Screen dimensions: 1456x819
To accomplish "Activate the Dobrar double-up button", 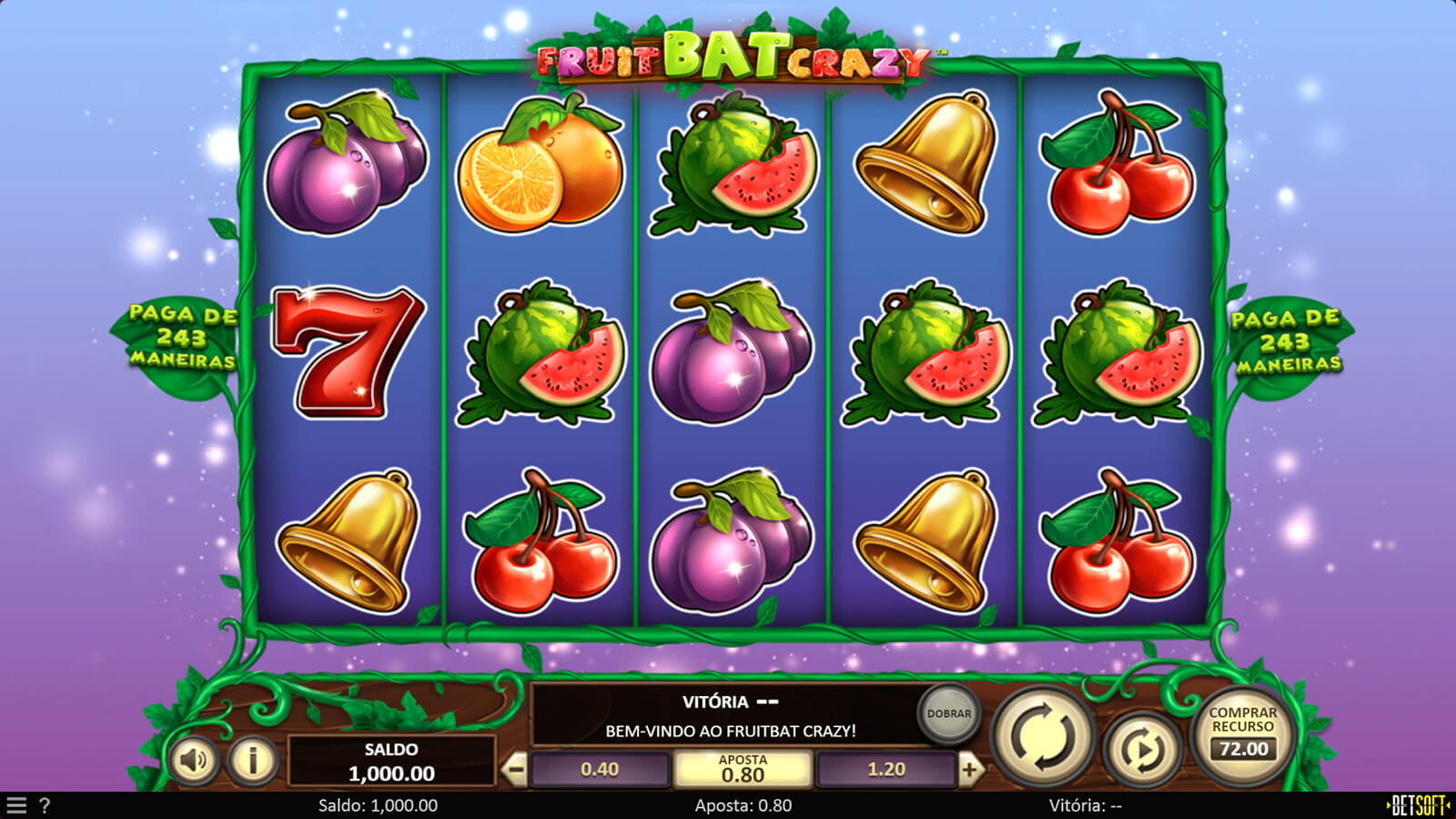I will point(949,713).
